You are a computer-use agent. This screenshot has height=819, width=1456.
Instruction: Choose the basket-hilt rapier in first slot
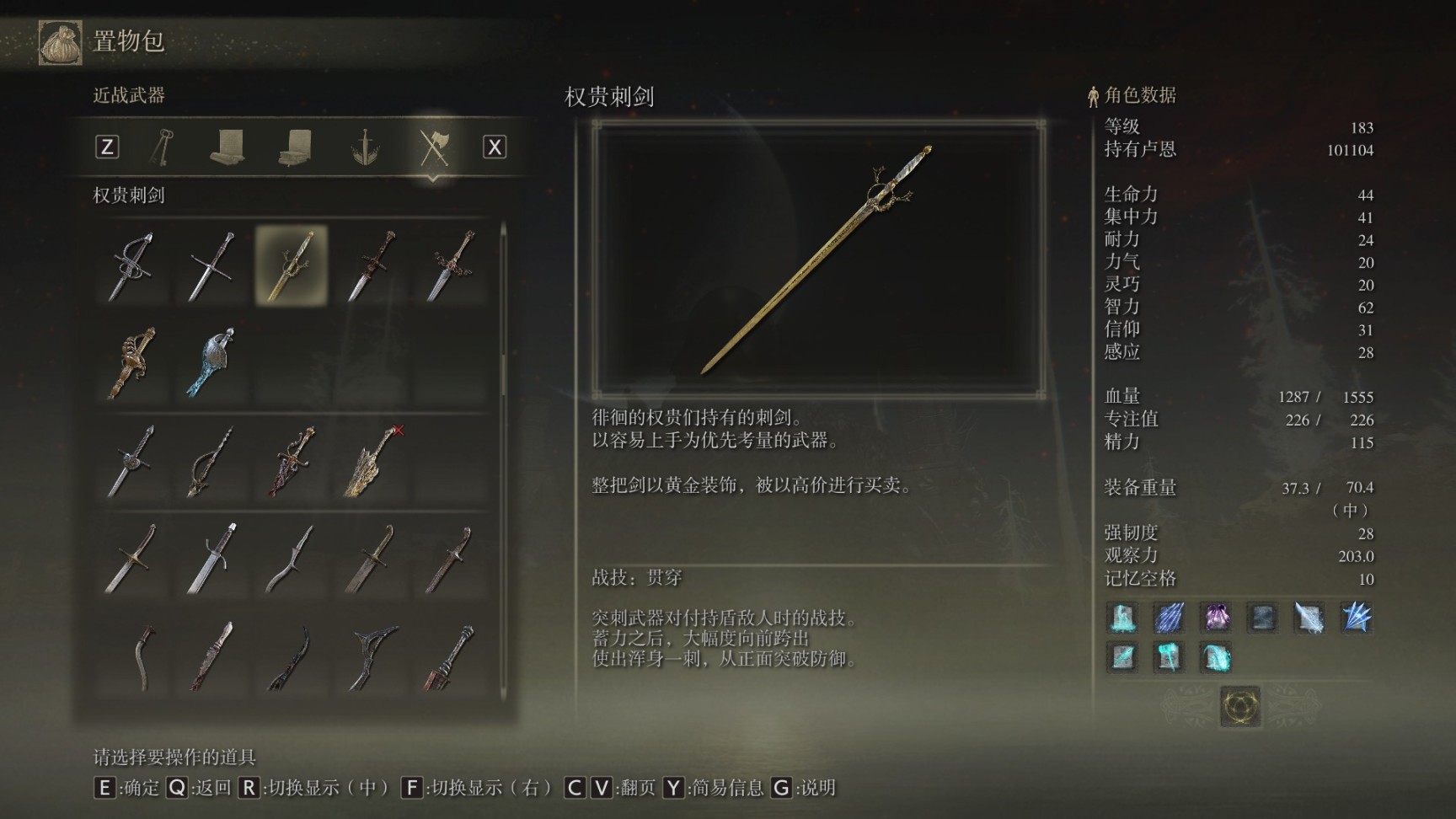[x=131, y=266]
